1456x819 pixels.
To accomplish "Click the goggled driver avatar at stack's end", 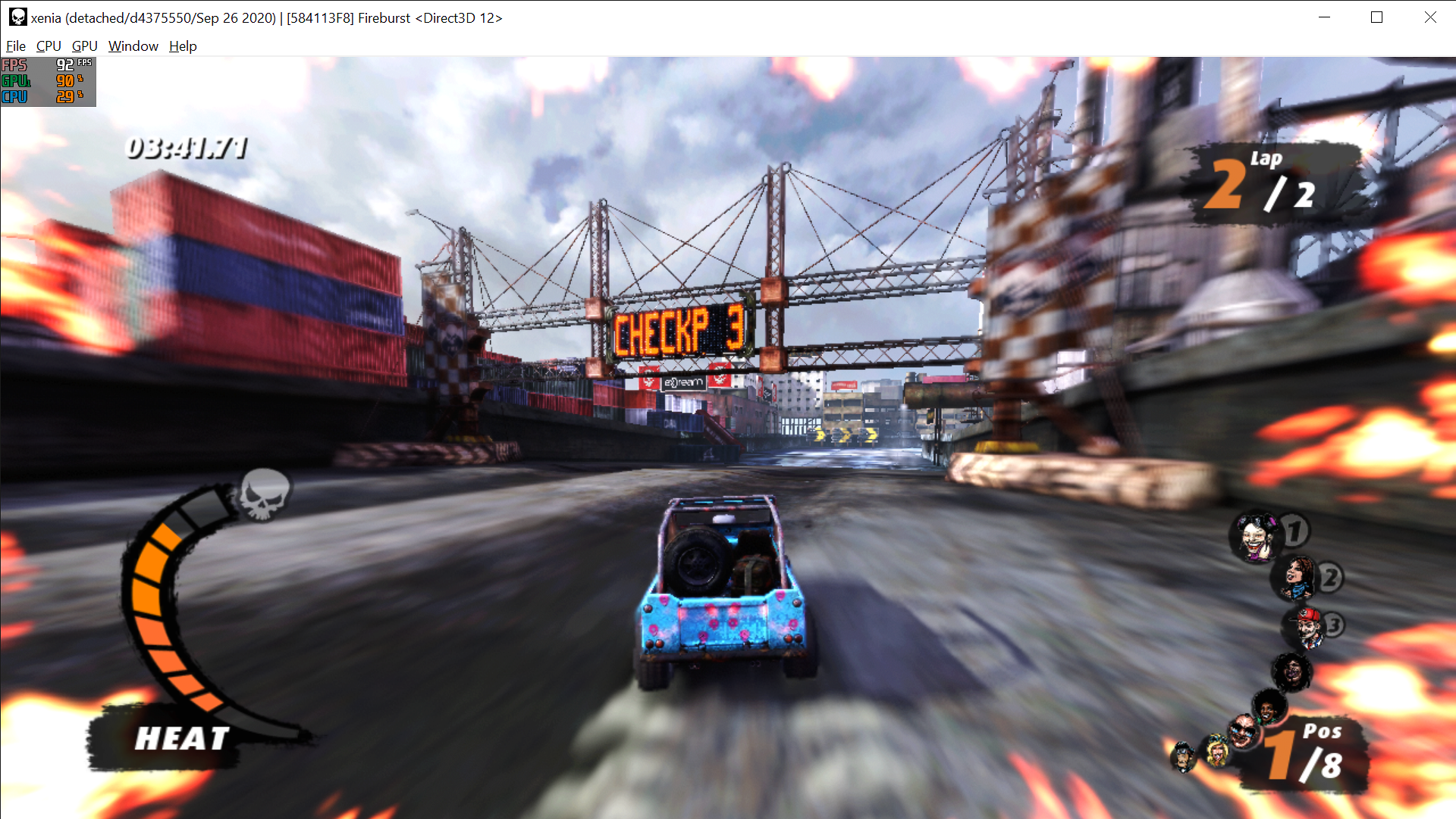I will point(1184,756).
